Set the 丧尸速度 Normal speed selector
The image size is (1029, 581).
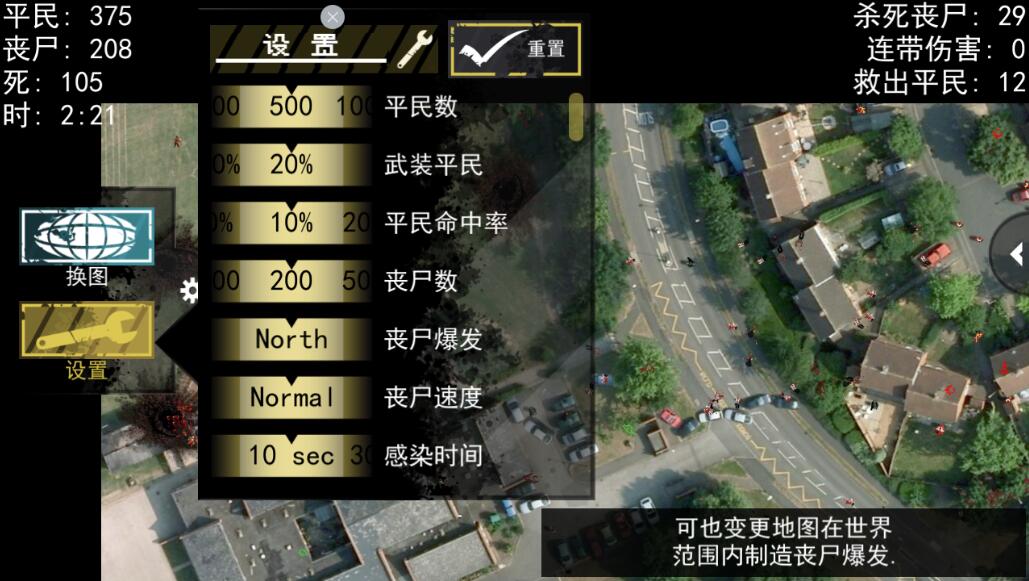point(291,397)
